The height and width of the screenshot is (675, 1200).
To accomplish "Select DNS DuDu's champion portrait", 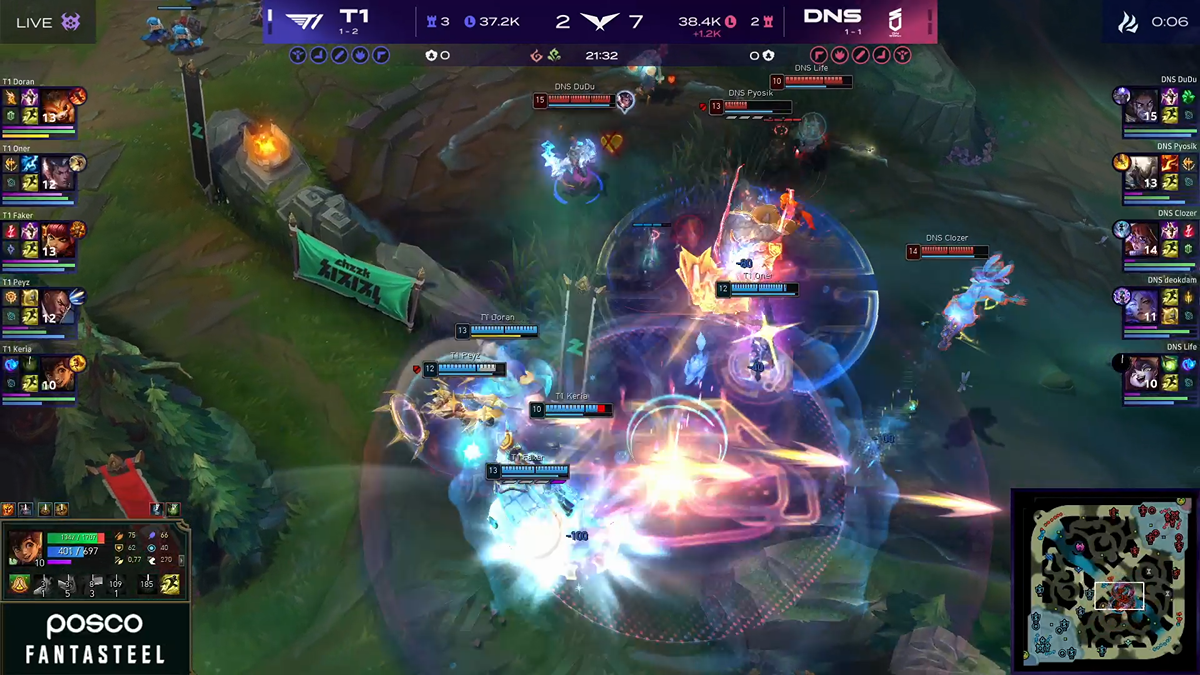I will tap(1141, 105).
